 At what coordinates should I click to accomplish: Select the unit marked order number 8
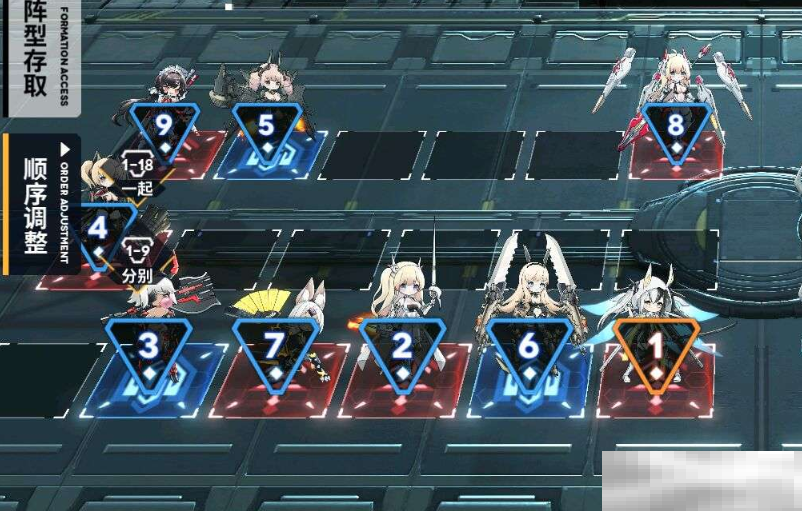click(676, 128)
